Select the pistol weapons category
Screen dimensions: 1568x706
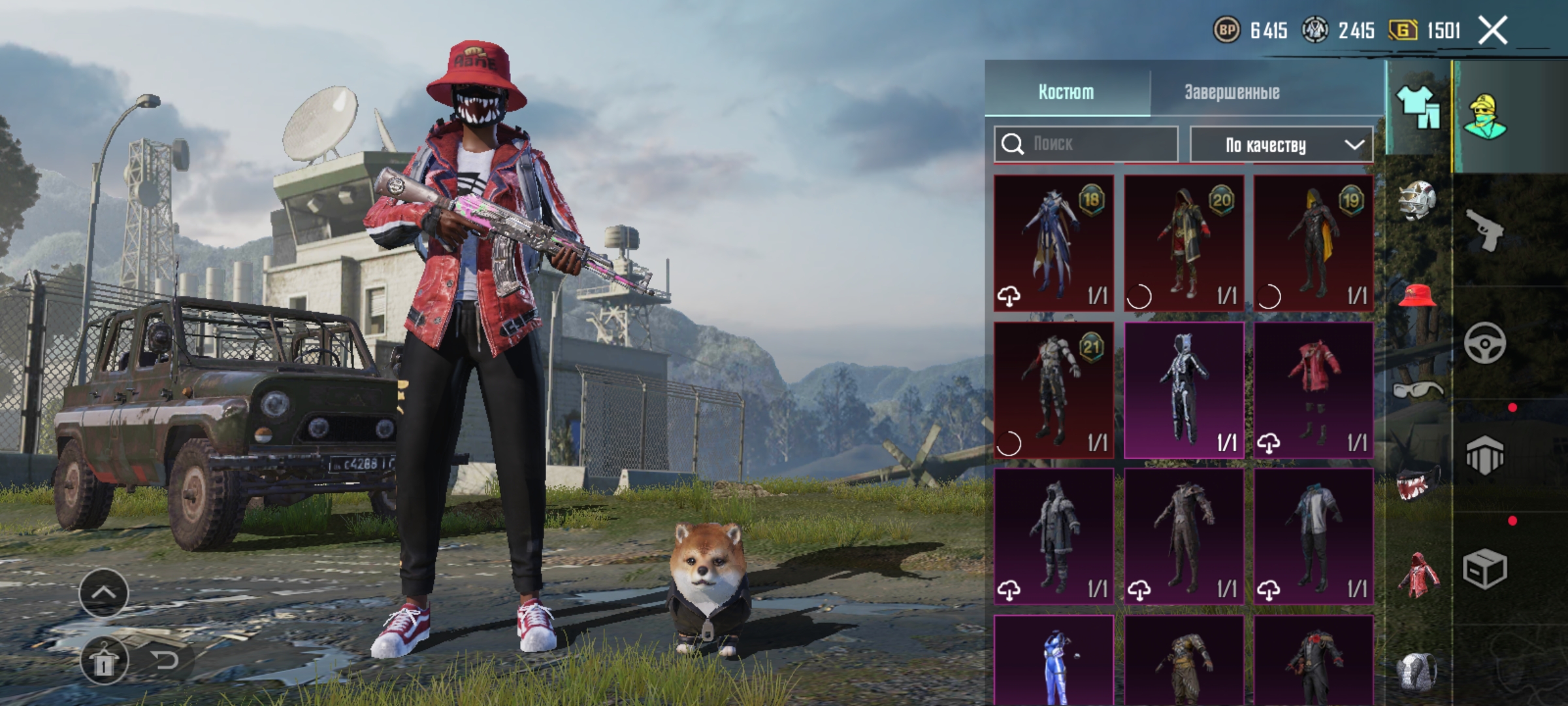(x=1484, y=230)
